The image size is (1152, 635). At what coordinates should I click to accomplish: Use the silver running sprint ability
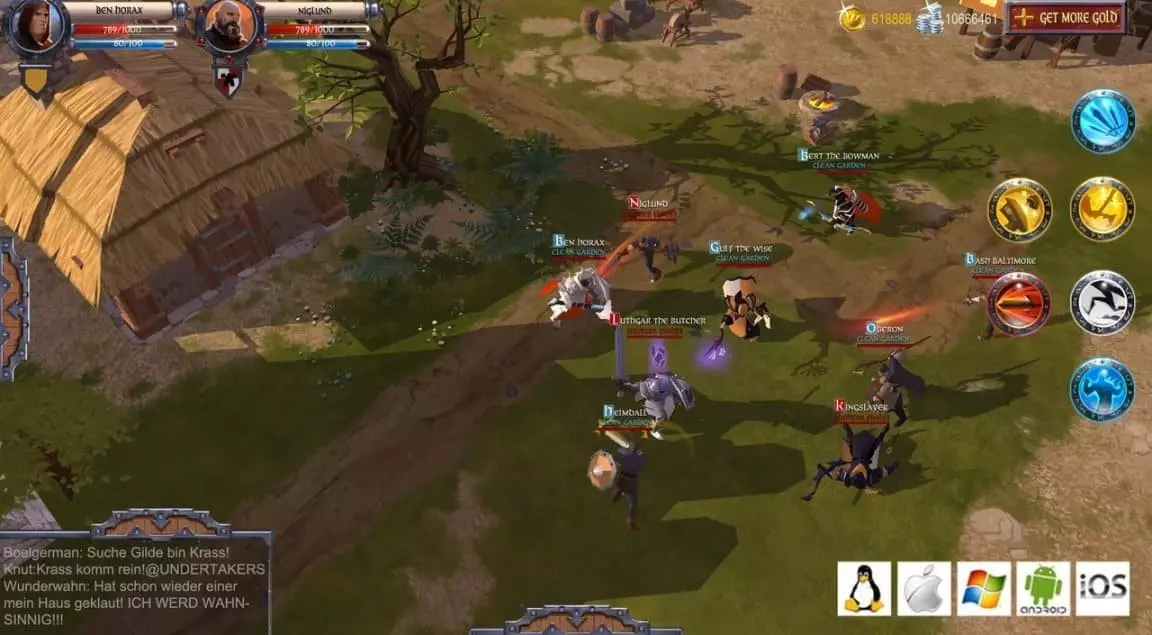(x=1102, y=302)
